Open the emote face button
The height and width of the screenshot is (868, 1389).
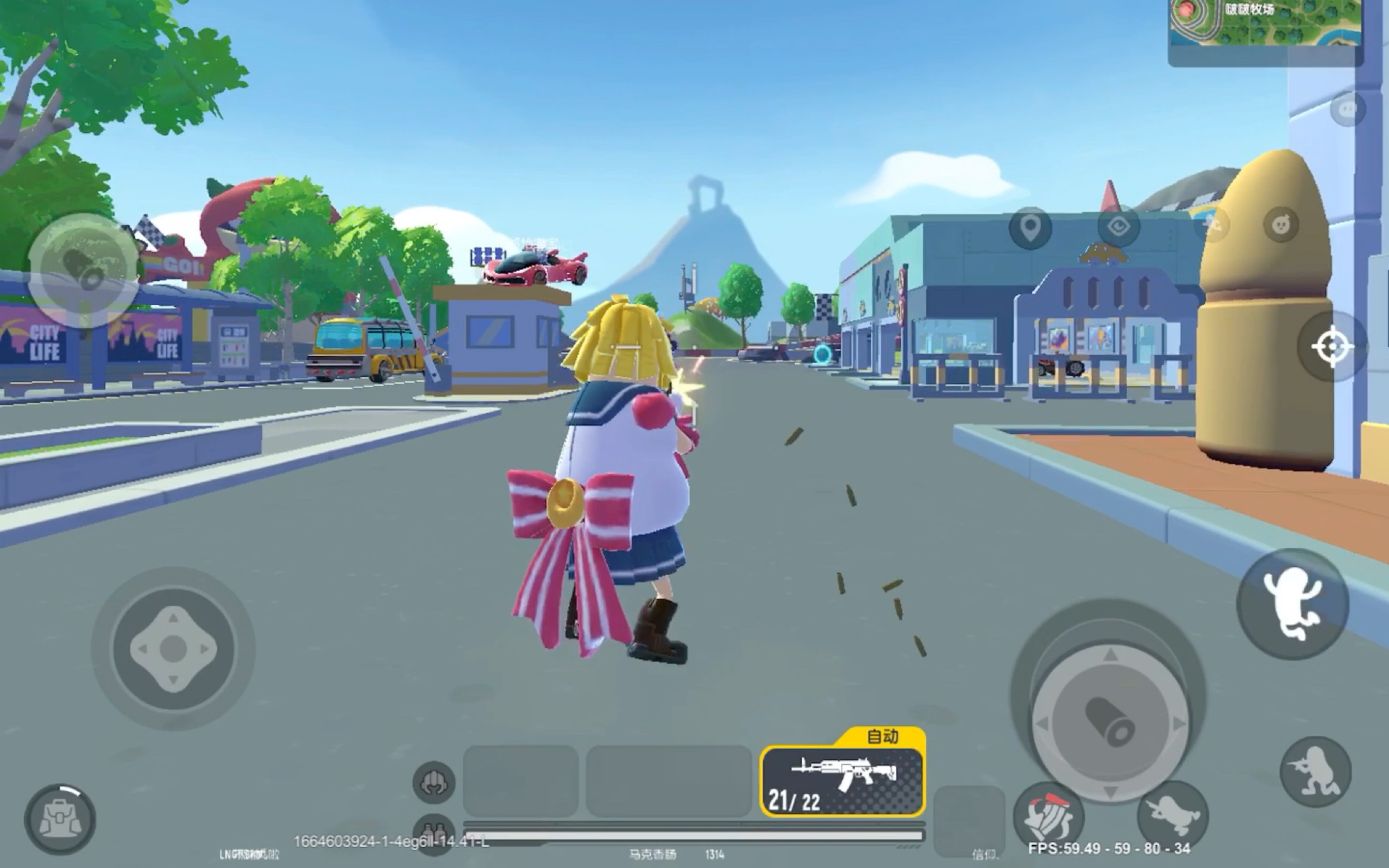tap(1280, 225)
